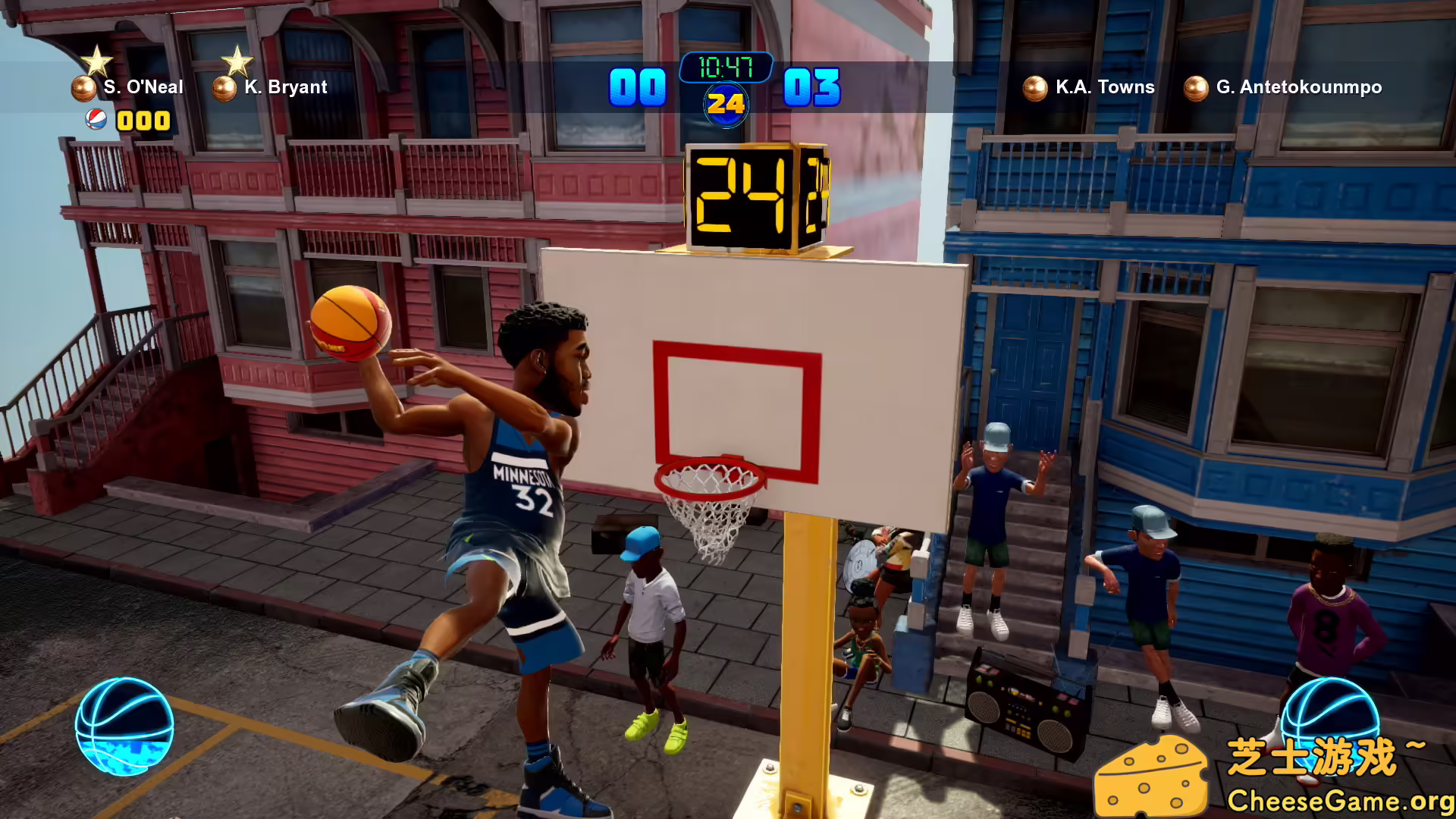Open the CheeseGame.org link
The image size is (1456, 819).
pyautogui.click(x=1333, y=800)
